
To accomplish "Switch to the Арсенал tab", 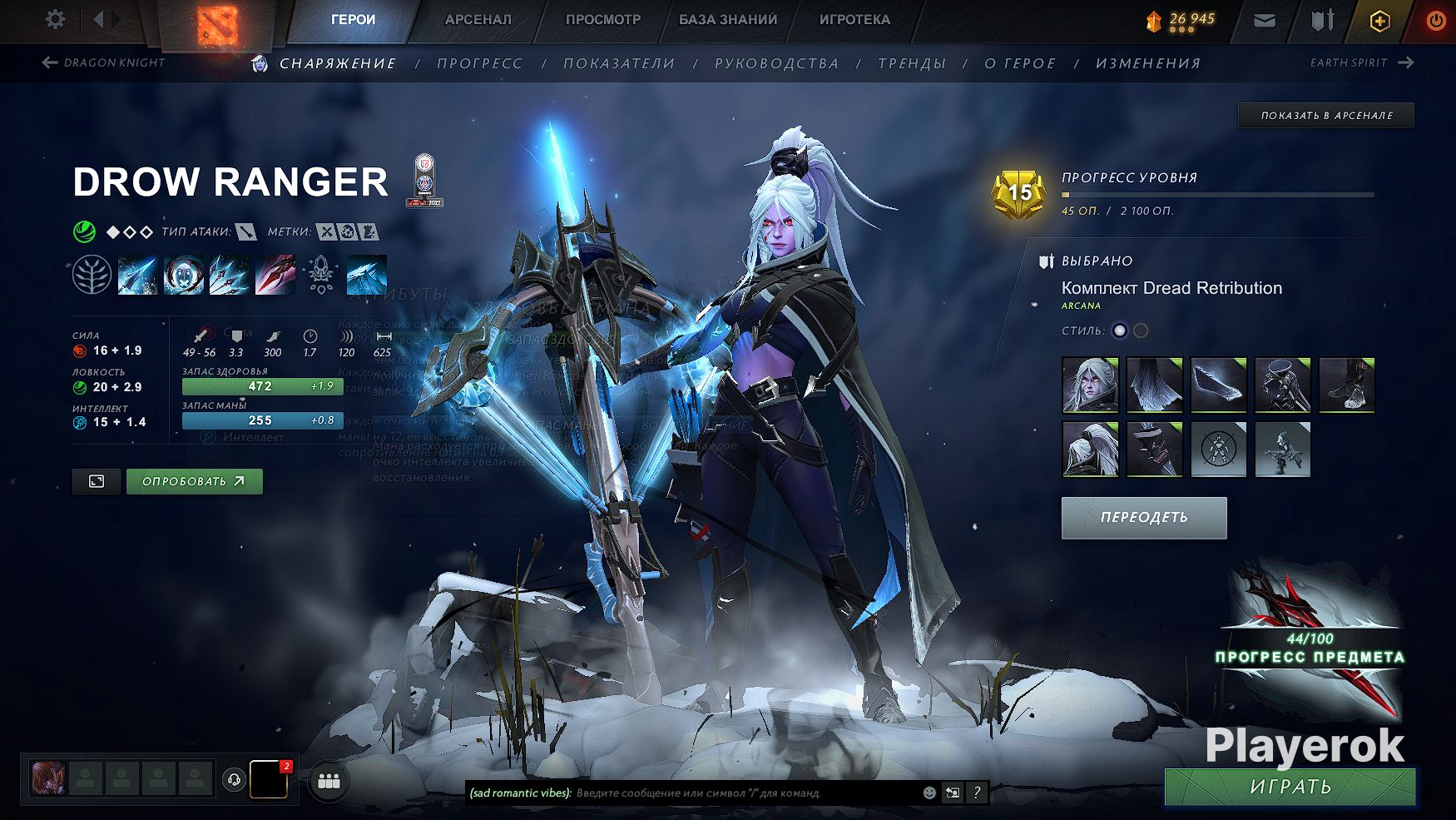I will 478,19.
